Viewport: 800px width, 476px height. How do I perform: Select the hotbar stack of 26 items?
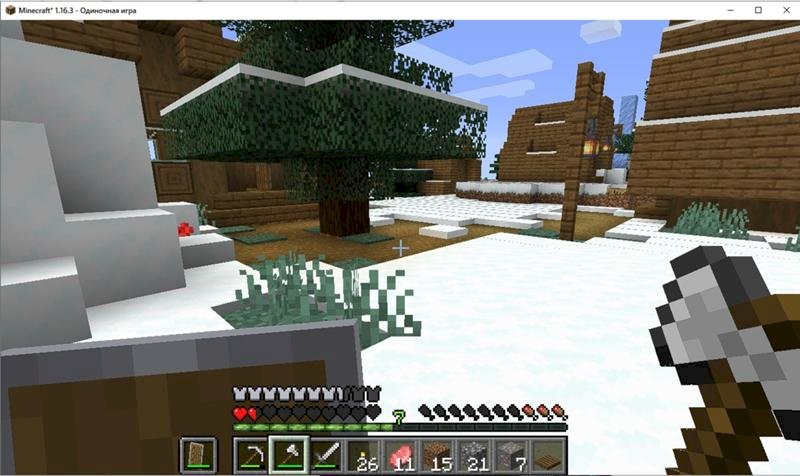coord(361,455)
